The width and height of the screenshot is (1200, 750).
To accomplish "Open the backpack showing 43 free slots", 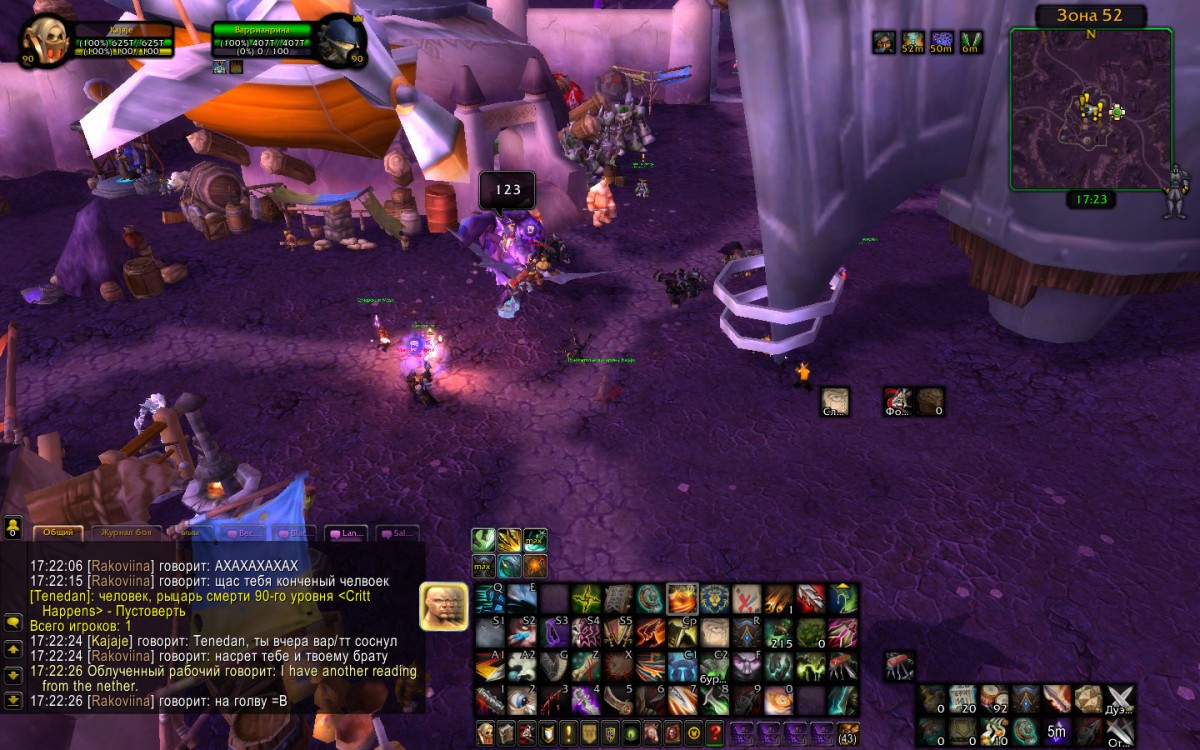I will (x=847, y=732).
